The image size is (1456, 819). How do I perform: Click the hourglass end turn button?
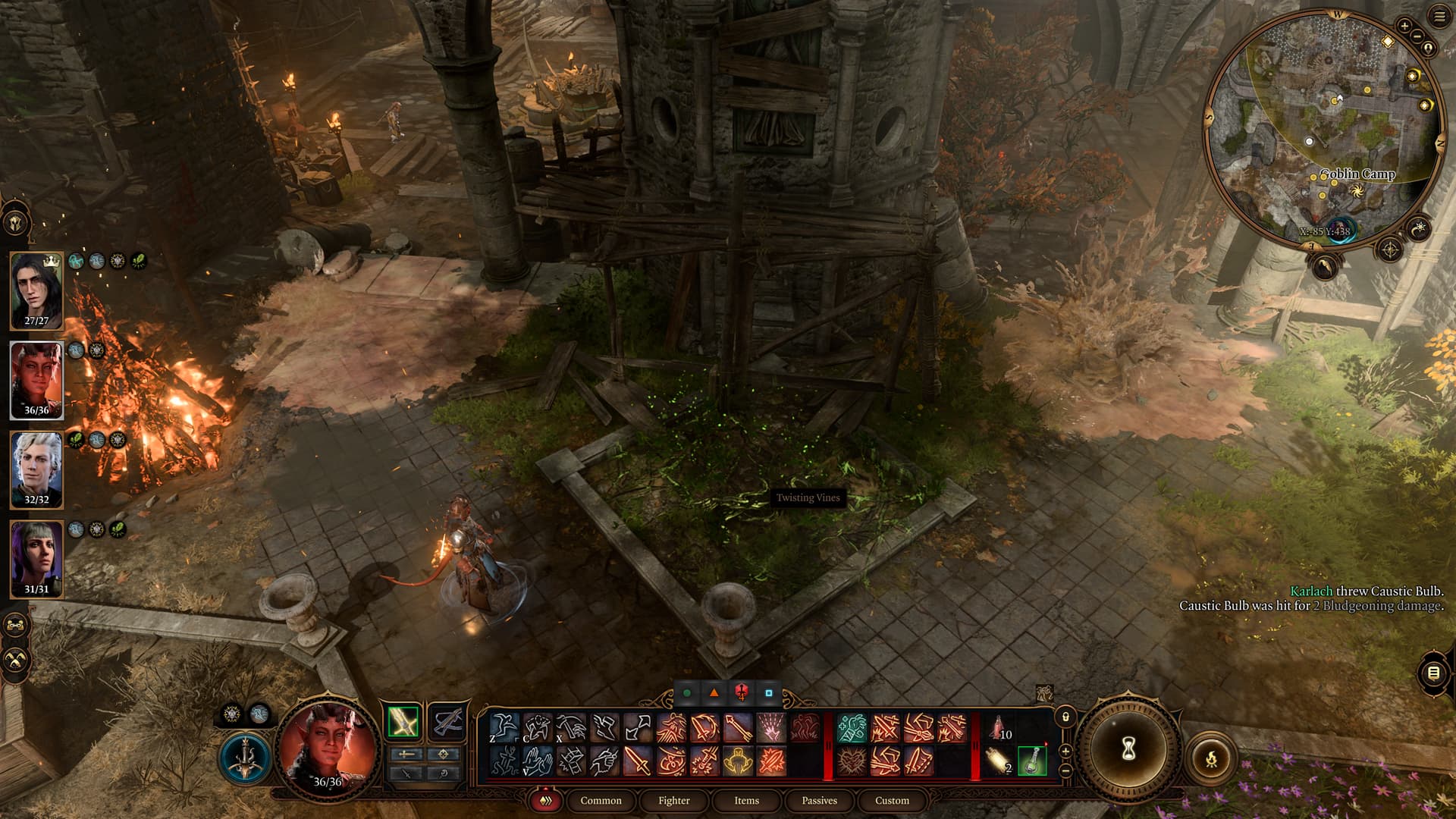[x=1128, y=749]
